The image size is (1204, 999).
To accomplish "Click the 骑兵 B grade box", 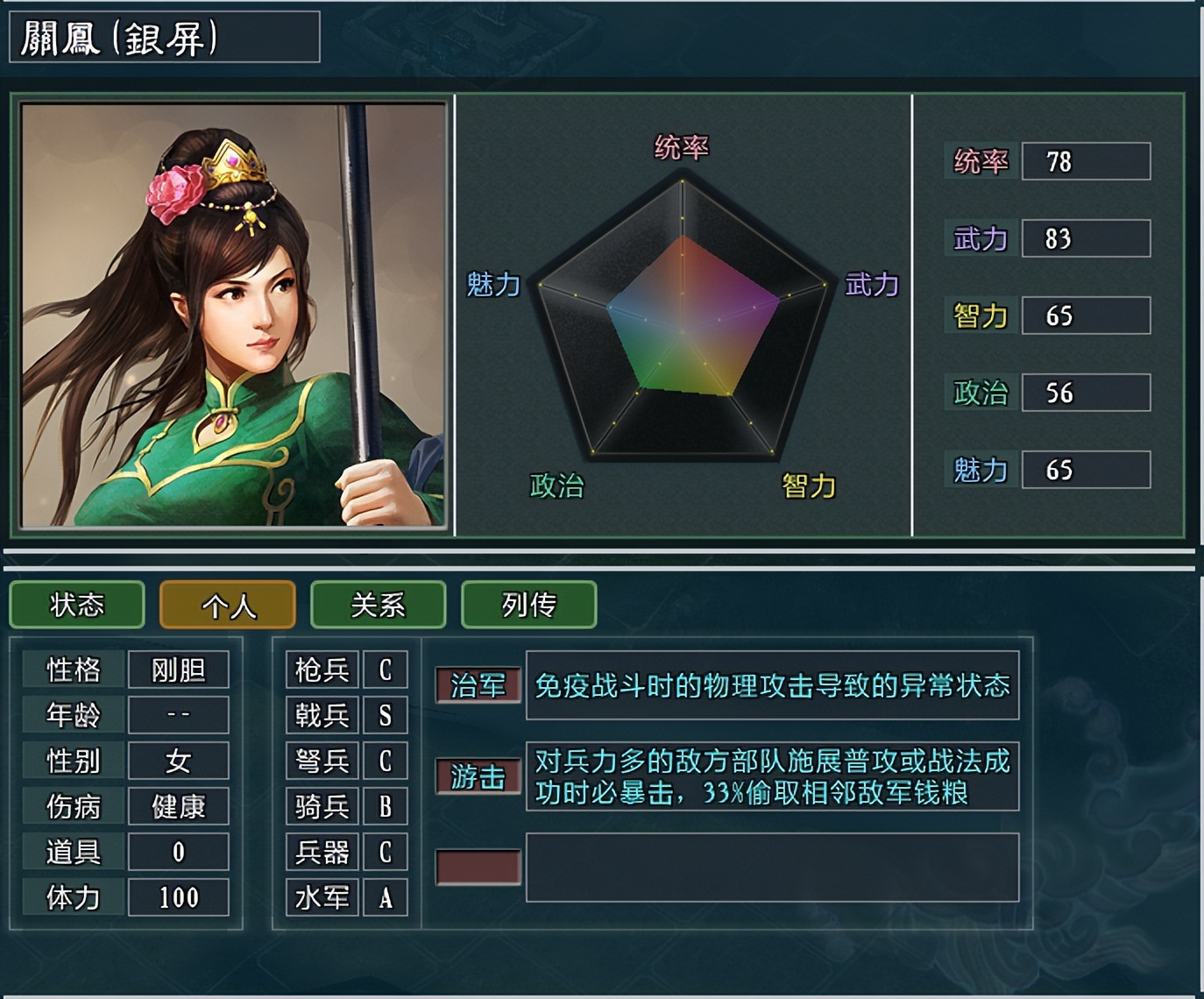I will 386,806.
